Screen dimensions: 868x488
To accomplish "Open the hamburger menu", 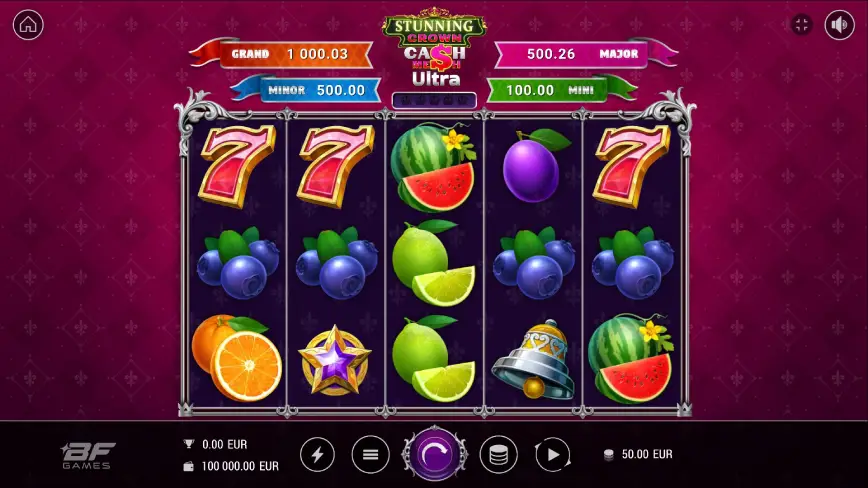I will pos(370,455).
